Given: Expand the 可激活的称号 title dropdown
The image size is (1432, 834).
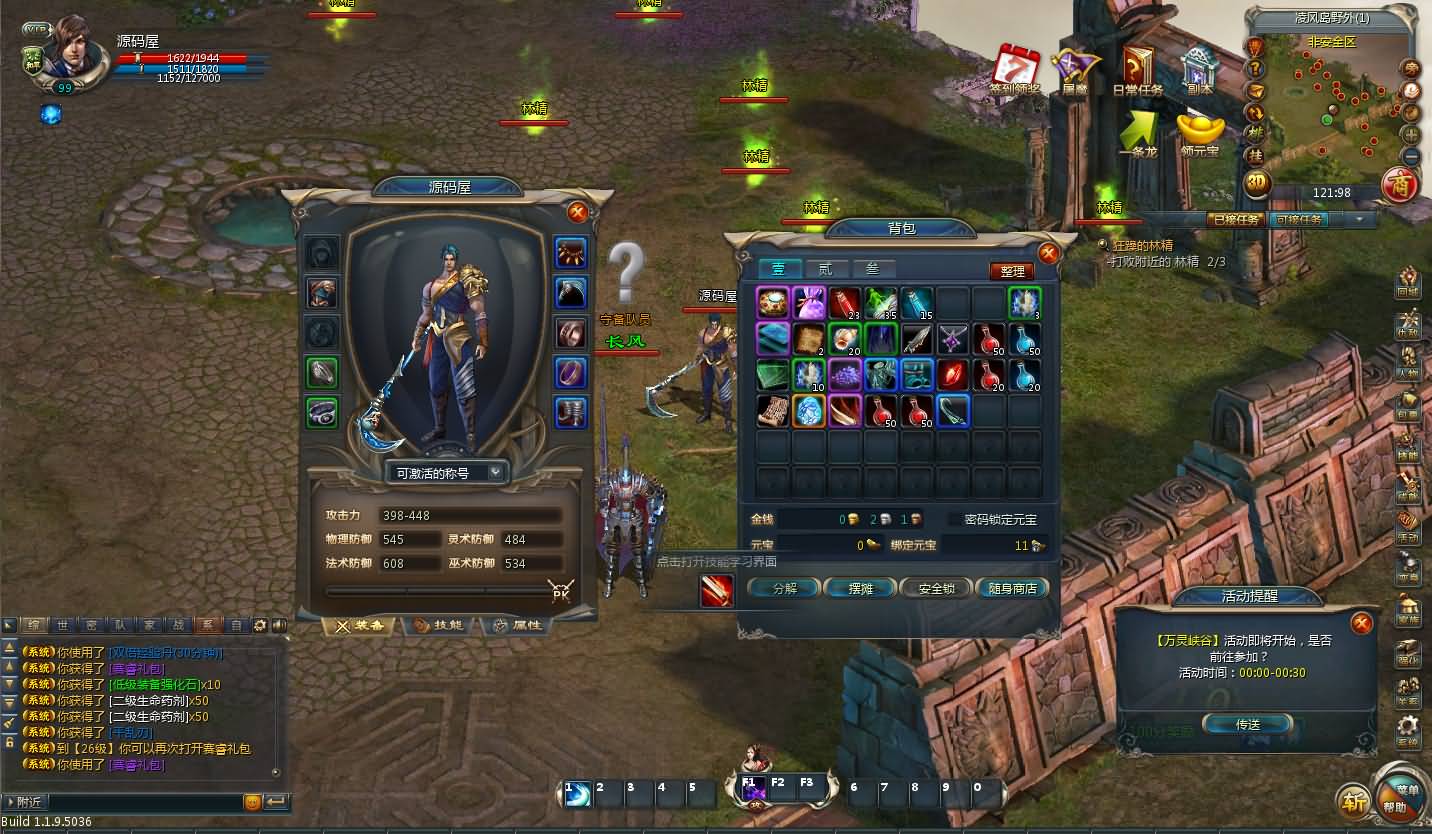Looking at the screenshot, I should point(447,473).
